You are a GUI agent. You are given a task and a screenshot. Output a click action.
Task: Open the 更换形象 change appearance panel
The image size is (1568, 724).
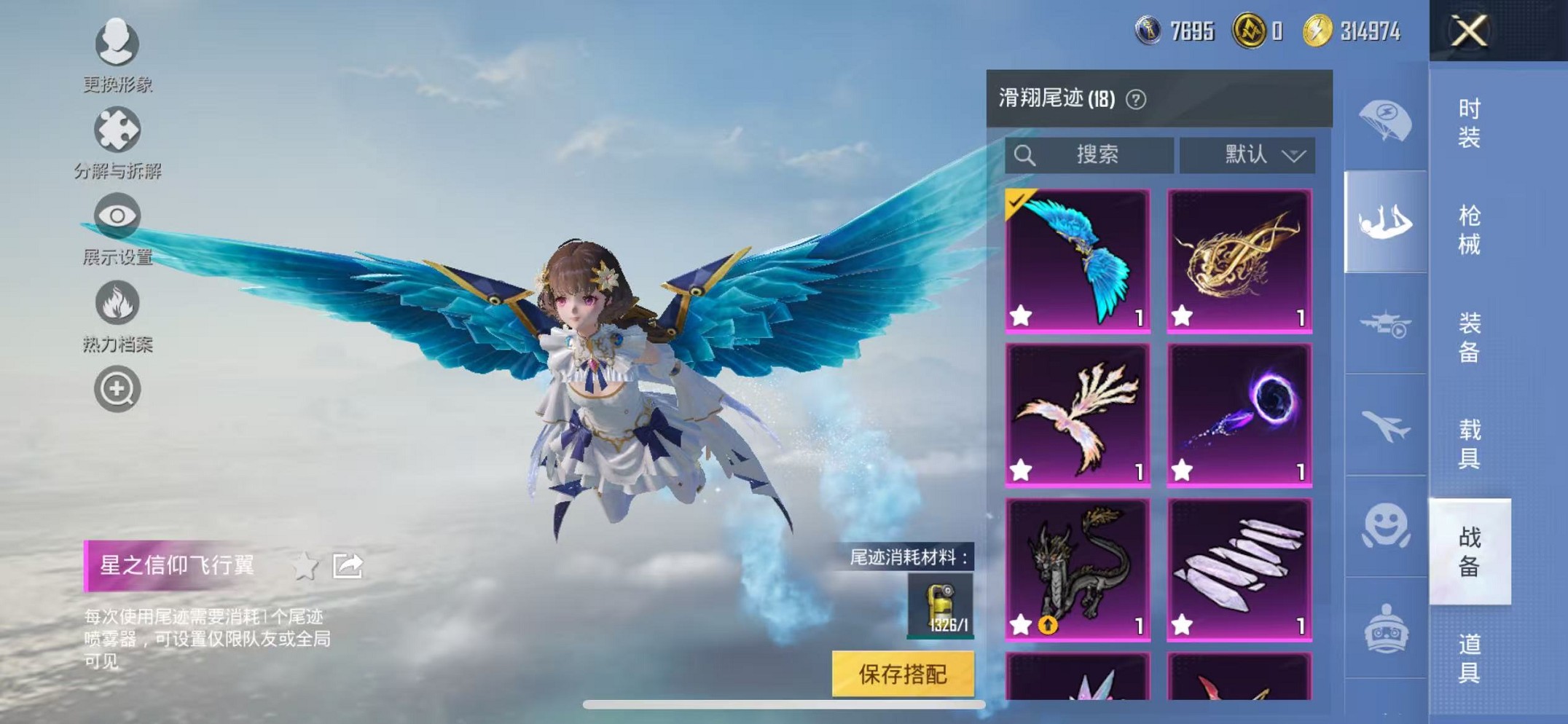117,44
